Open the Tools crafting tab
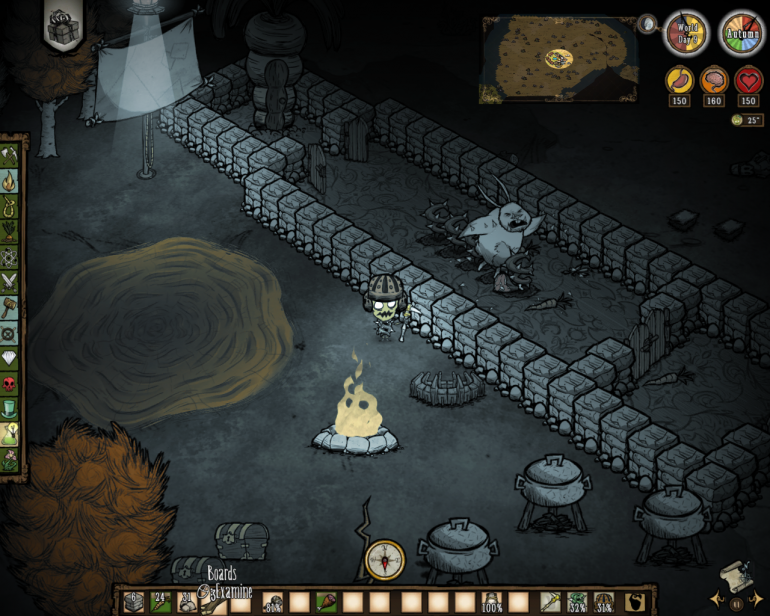Image resolution: width=770 pixels, height=616 pixels. [x=11, y=155]
